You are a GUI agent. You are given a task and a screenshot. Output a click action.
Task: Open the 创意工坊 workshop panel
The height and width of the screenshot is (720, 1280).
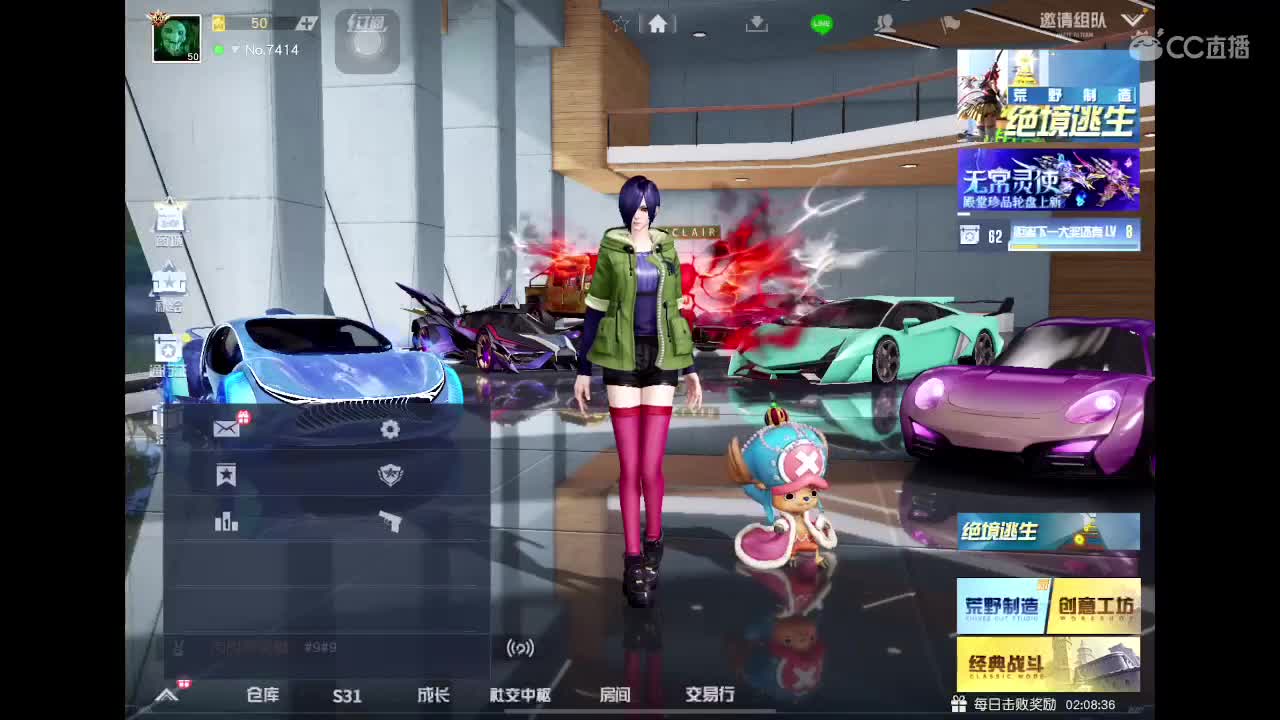tap(1095, 605)
